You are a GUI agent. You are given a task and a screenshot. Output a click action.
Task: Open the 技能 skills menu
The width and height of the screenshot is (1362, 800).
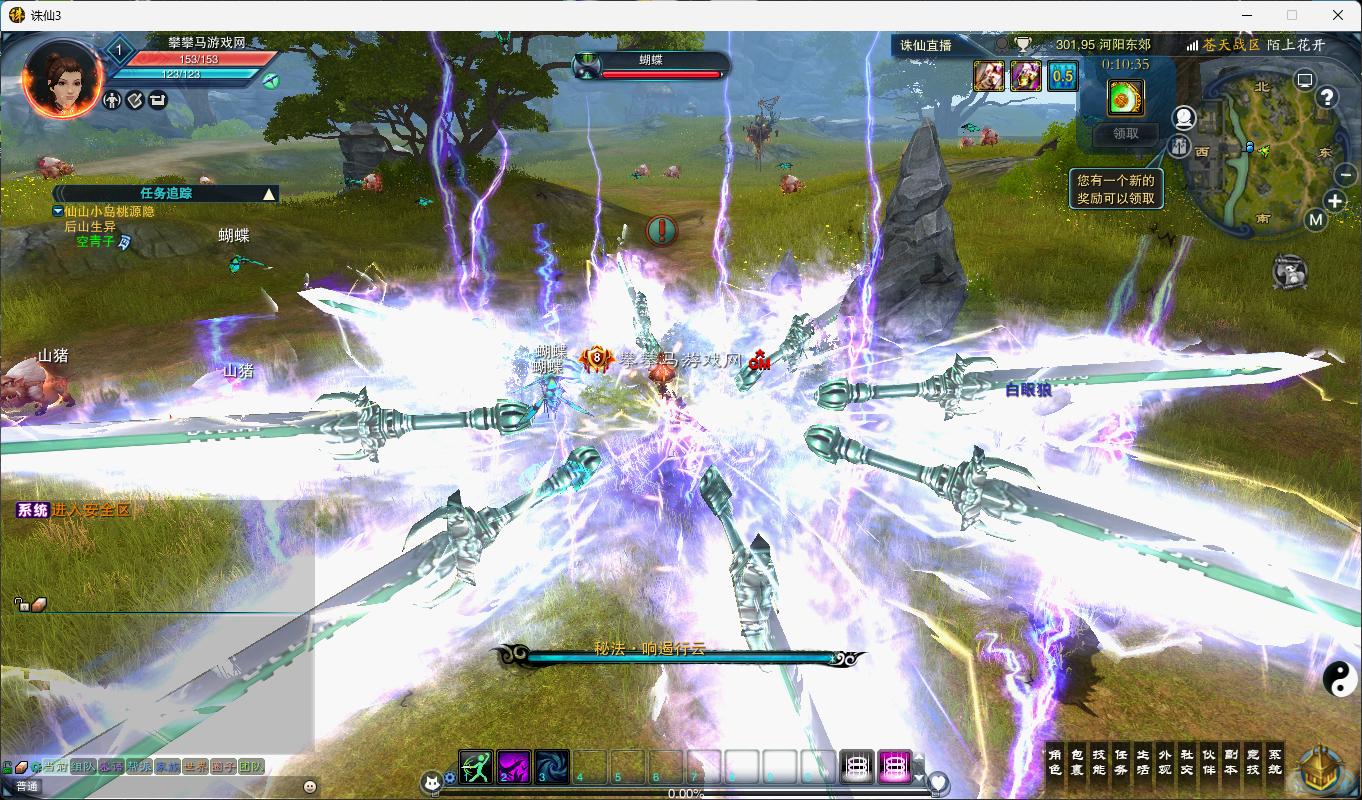1099,761
